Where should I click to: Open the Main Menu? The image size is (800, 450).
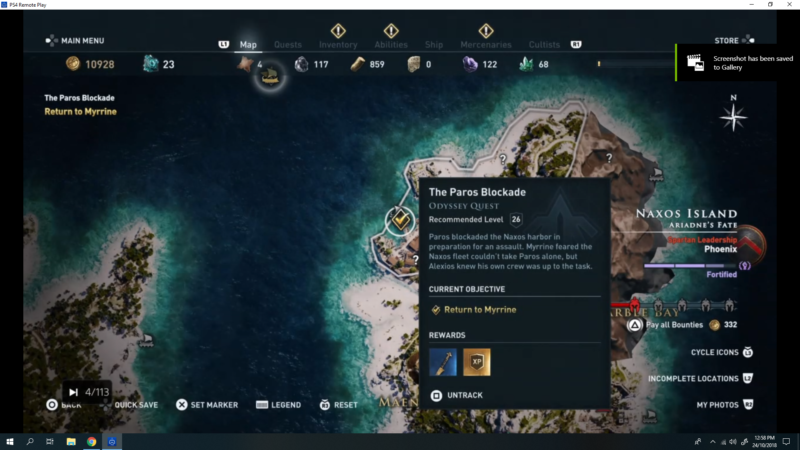pos(76,41)
